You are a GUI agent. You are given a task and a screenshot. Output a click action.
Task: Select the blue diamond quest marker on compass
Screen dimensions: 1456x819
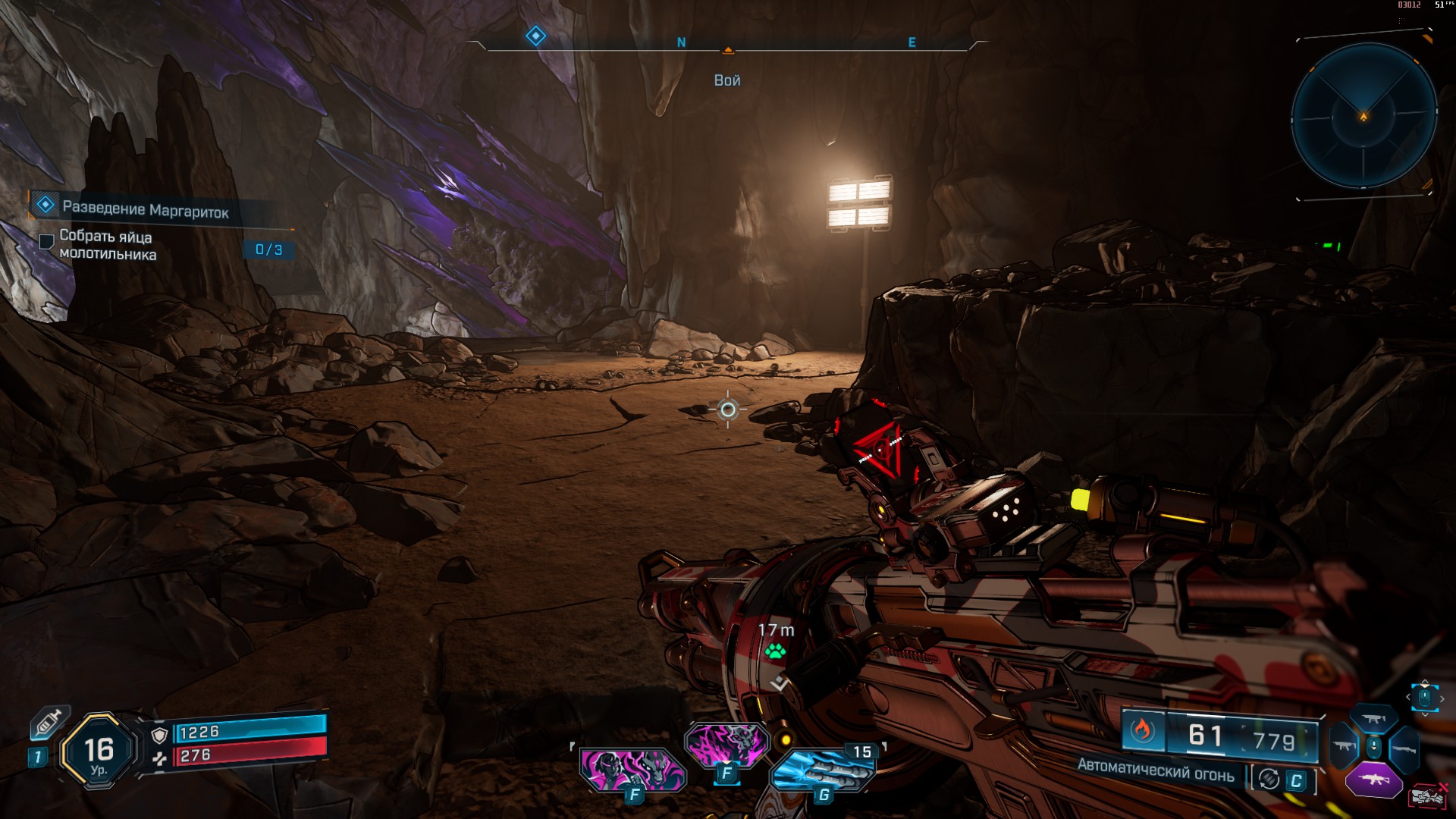[535, 36]
